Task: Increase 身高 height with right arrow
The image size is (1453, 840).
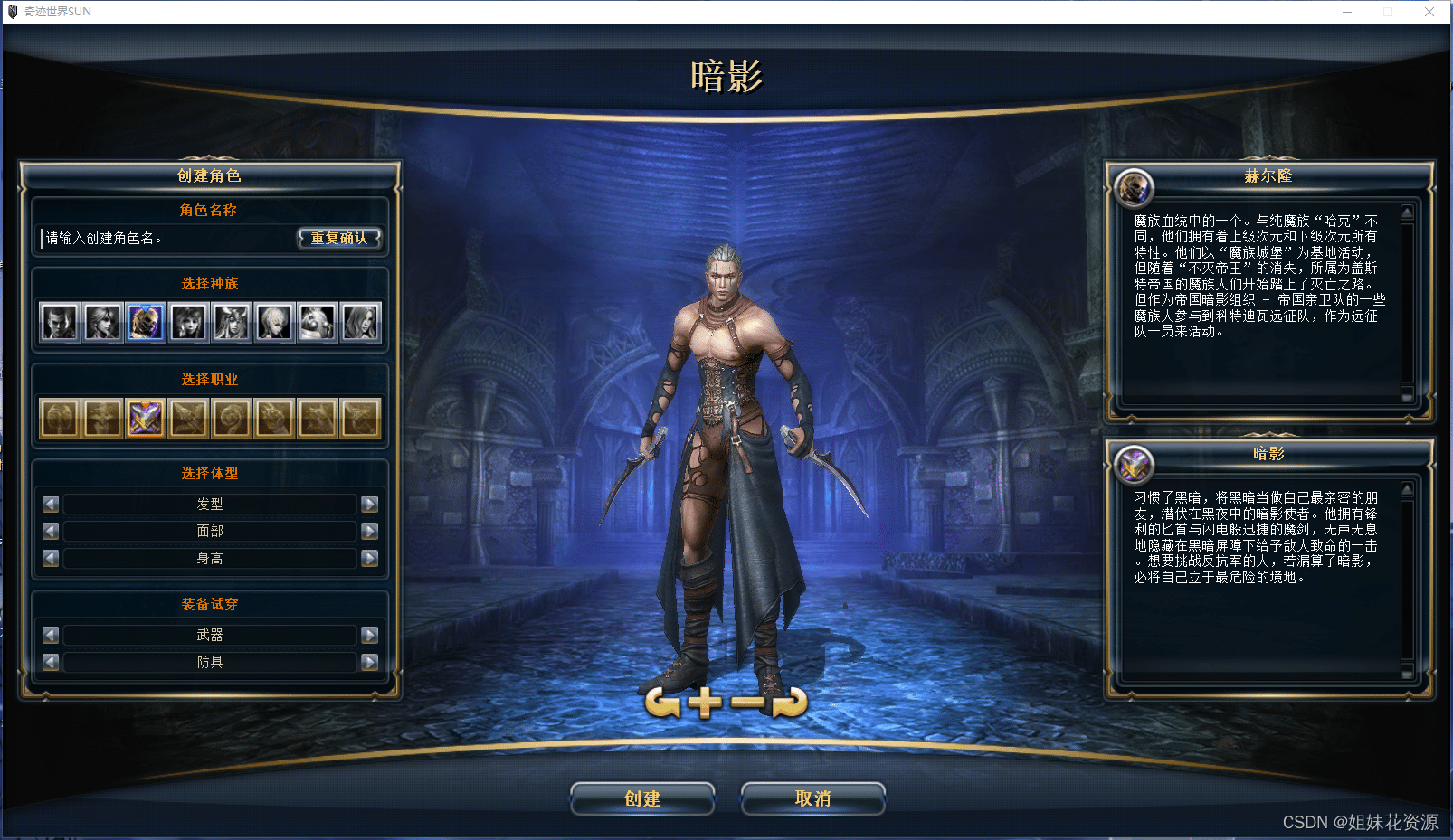Action: click(x=369, y=558)
